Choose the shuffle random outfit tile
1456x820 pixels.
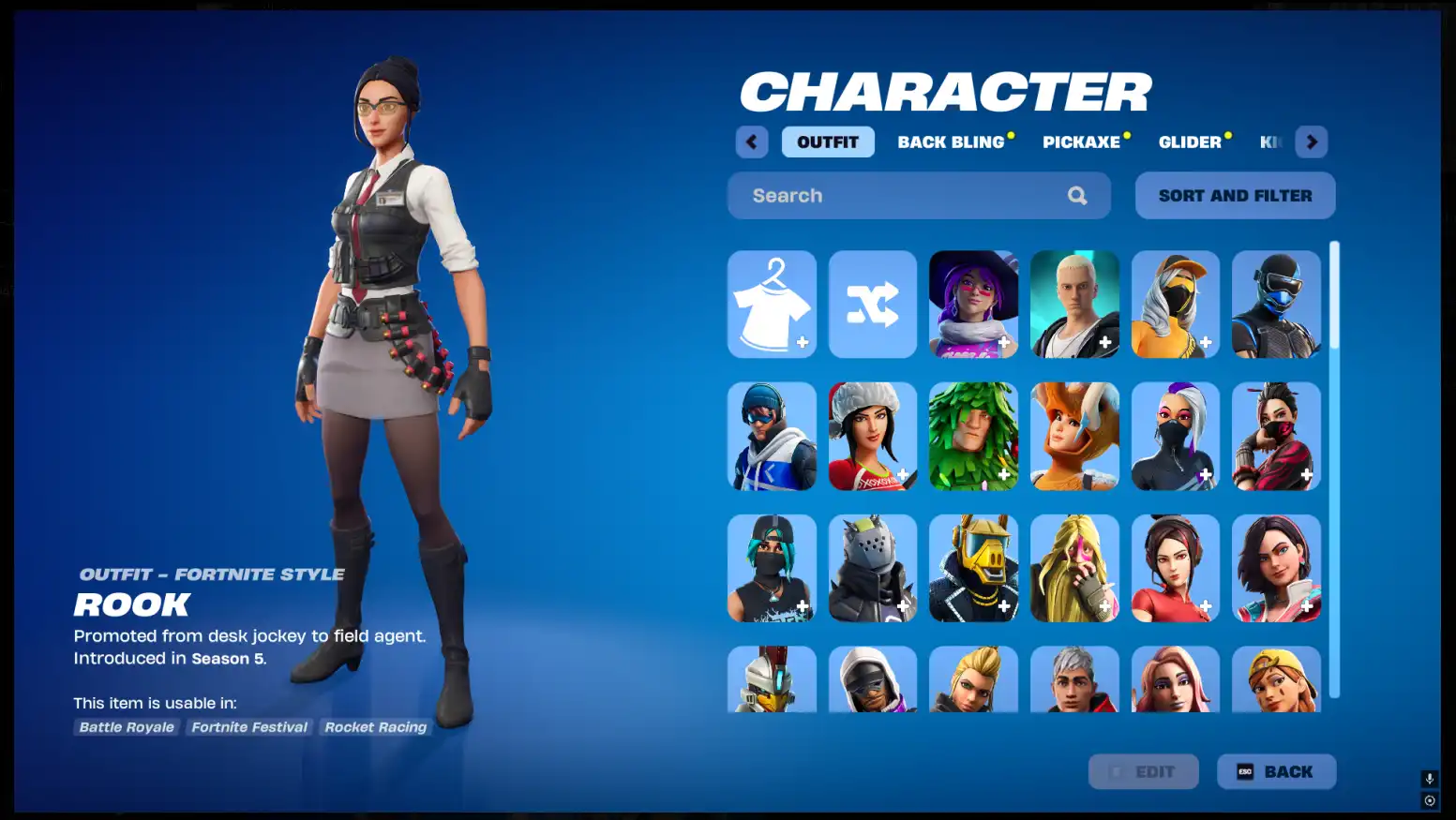[x=873, y=305]
